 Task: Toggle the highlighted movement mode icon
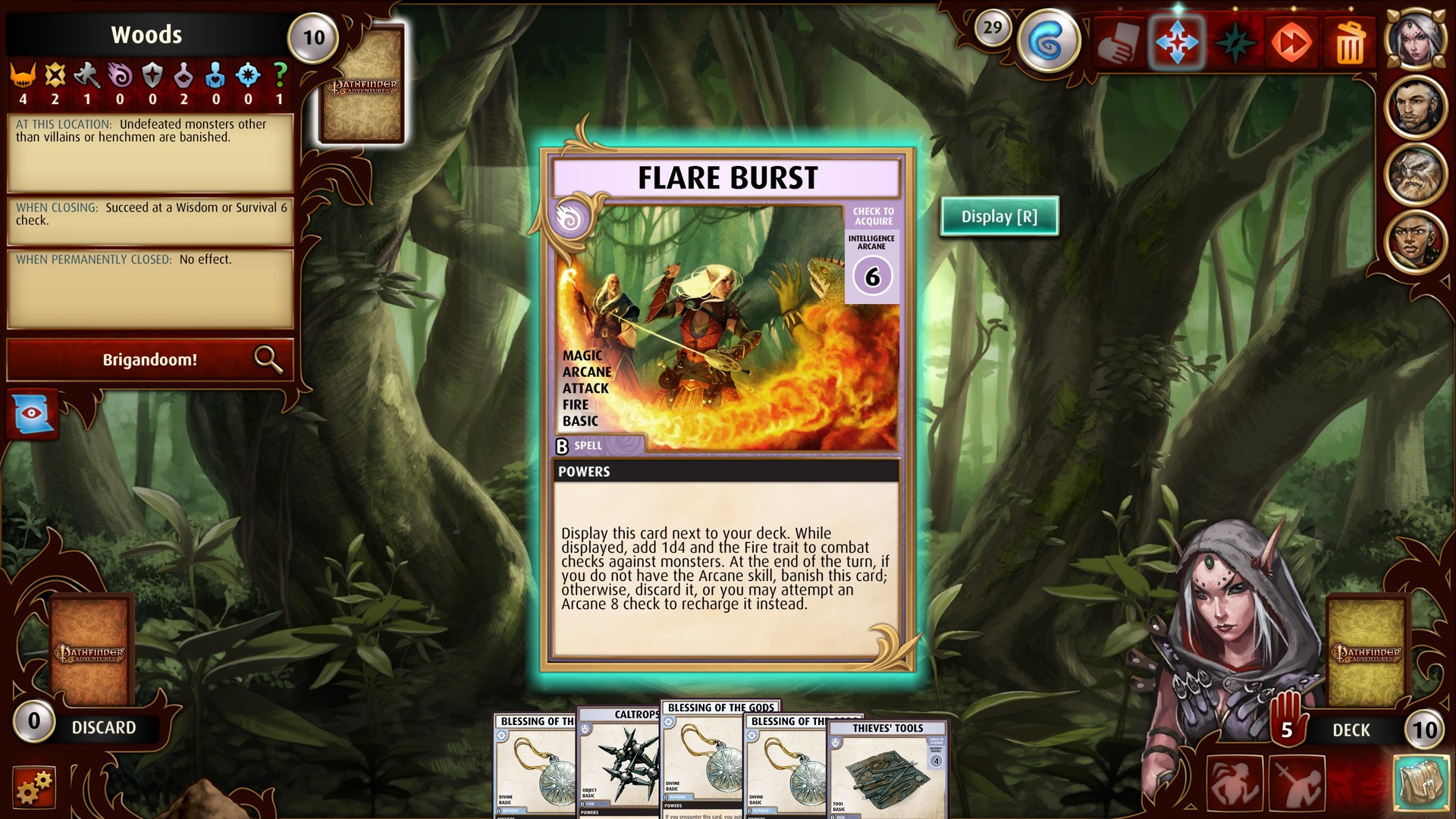point(1176,42)
